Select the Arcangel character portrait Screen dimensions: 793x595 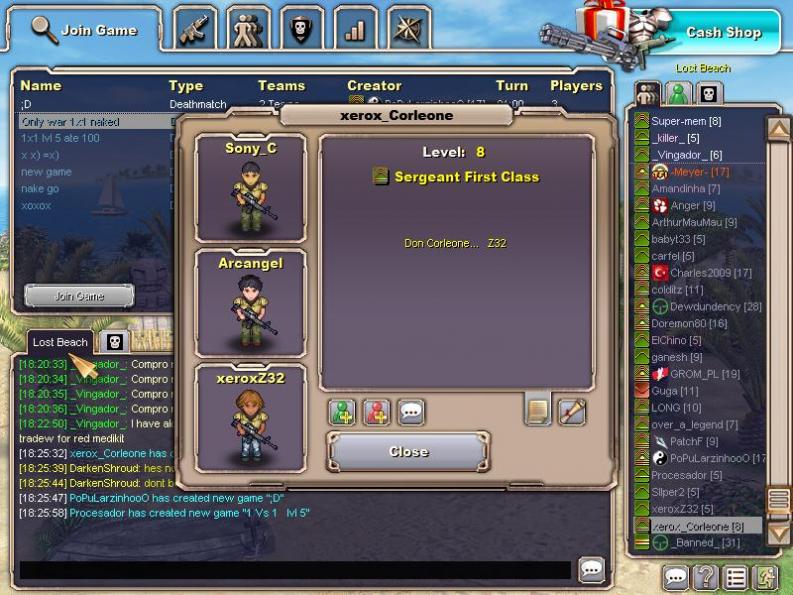click(250, 304)
